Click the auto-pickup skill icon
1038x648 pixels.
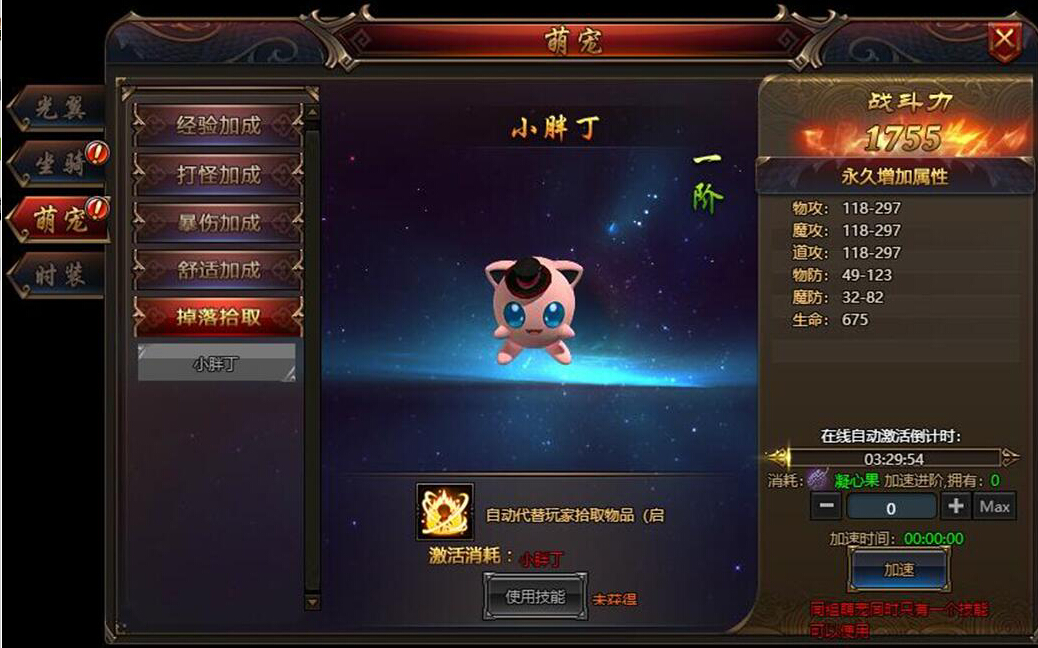click(444, 512)
